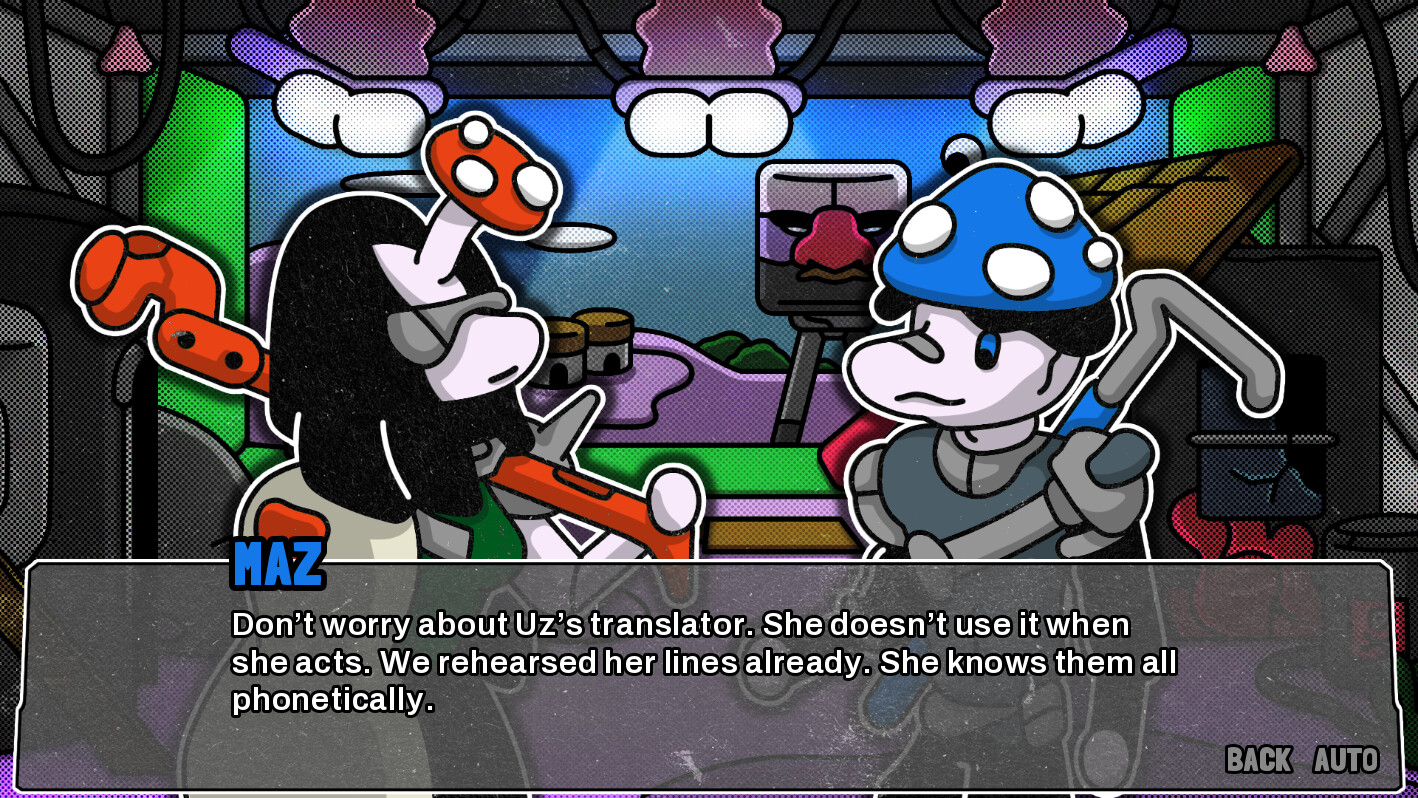
Task: Click the dialogue text box to advance
Action: click(700, 660)
